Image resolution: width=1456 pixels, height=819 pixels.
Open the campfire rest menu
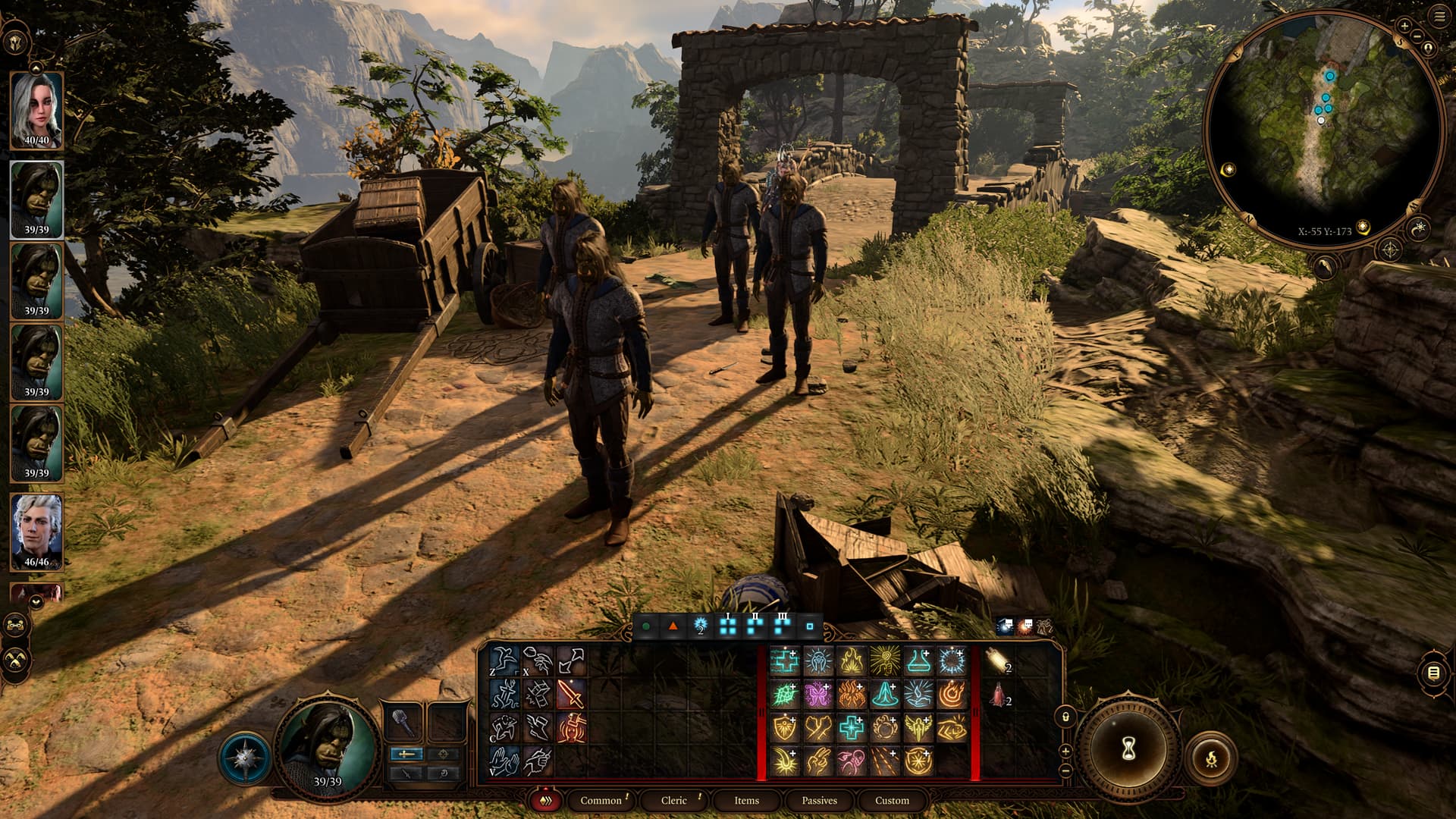1211,757
